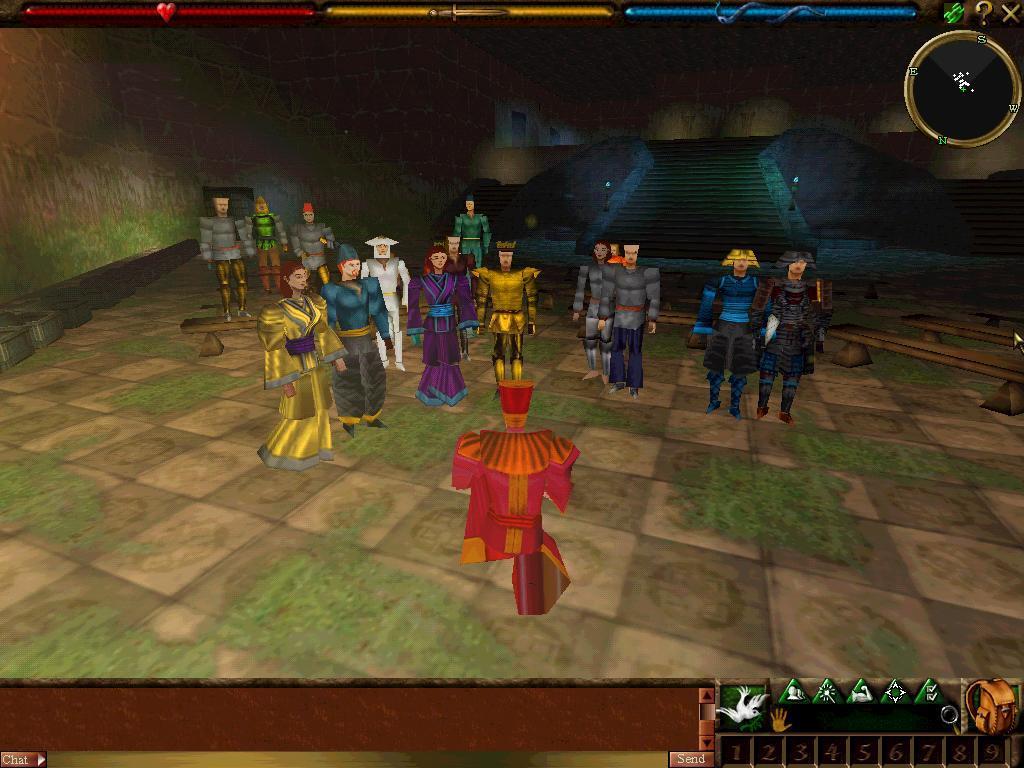Select quick slot number 9

991,752
